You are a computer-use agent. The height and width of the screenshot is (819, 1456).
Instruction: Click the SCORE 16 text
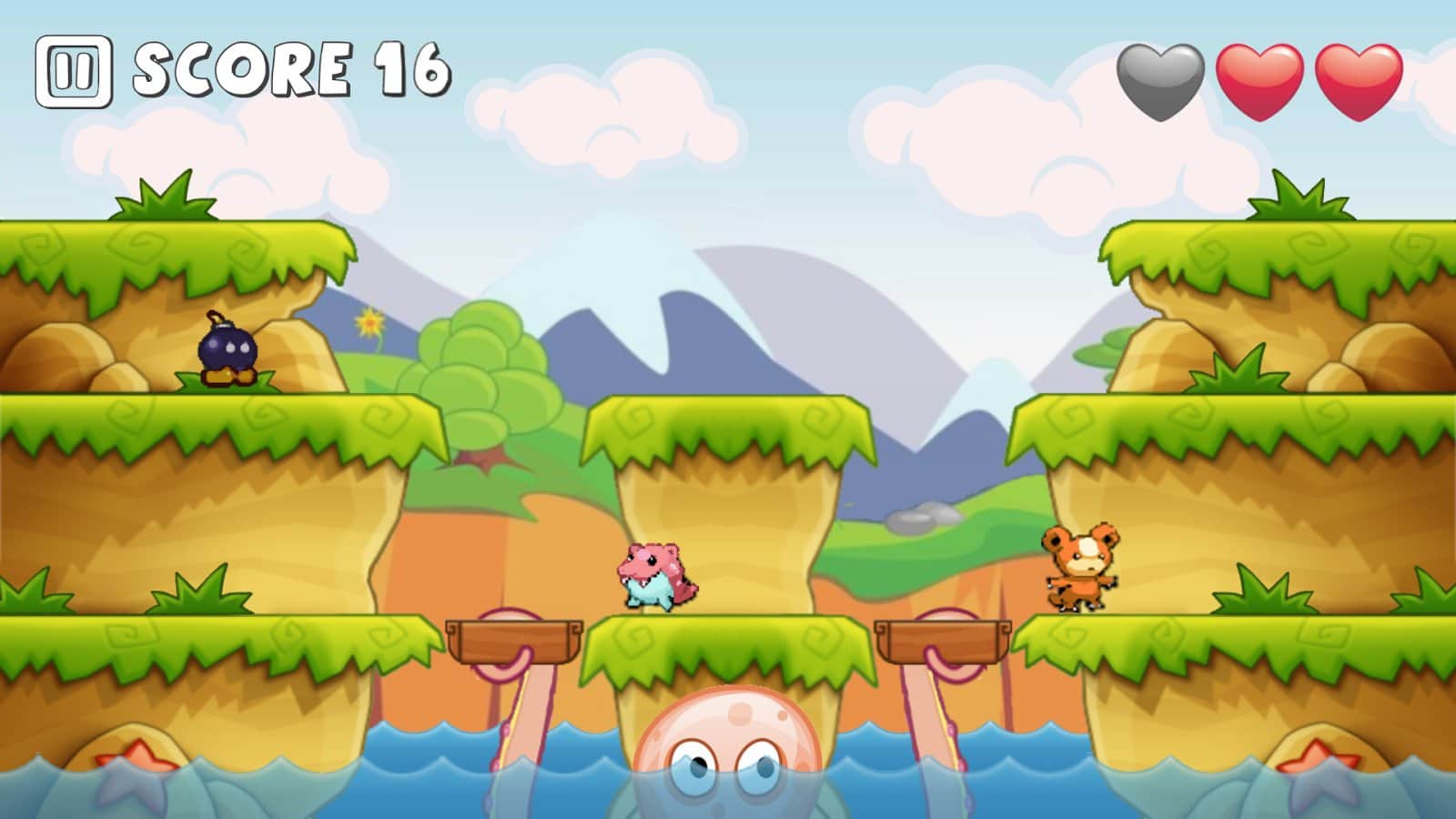(291, 68)
